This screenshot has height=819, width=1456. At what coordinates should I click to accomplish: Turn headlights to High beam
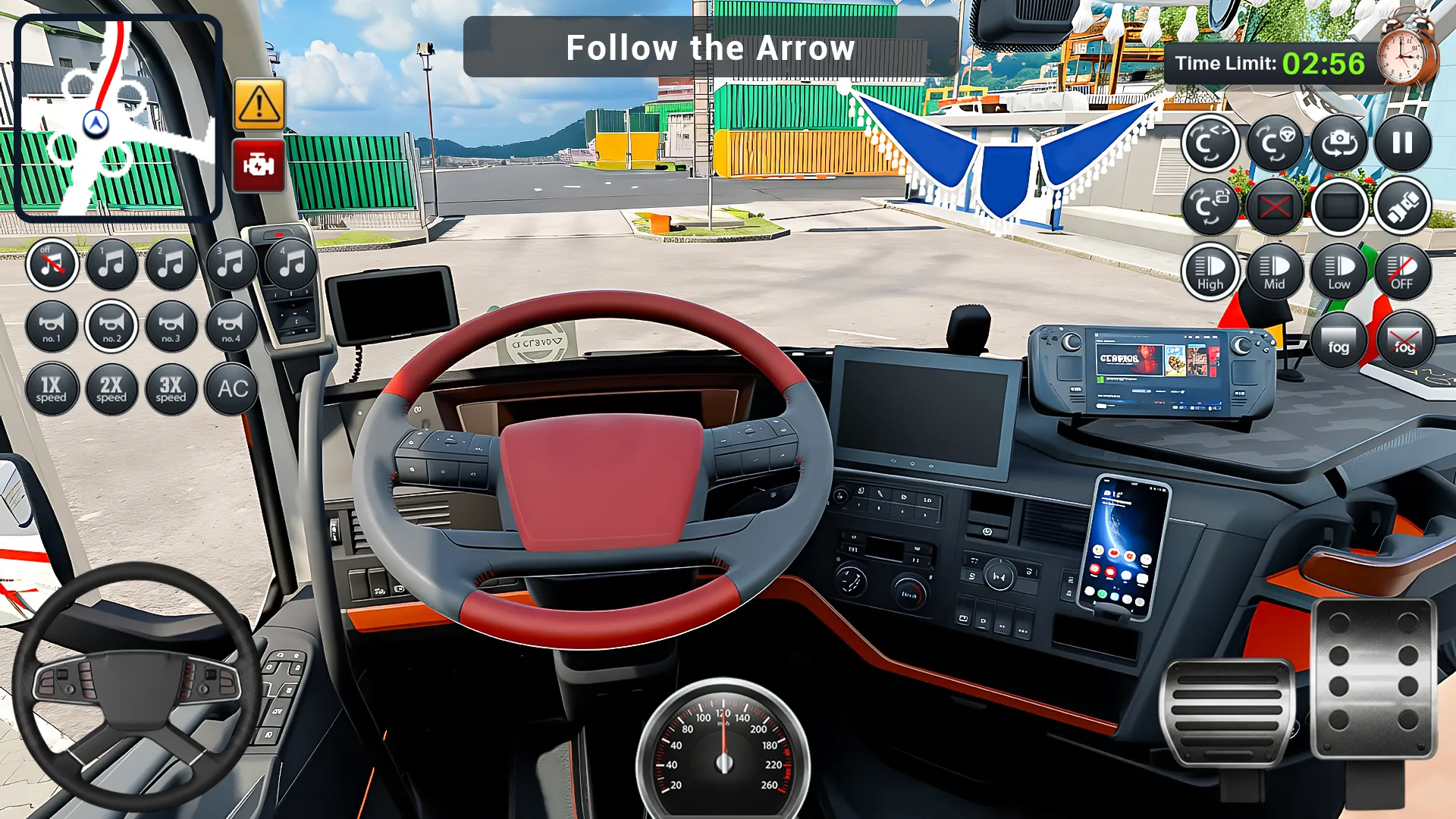[1210, 271]
